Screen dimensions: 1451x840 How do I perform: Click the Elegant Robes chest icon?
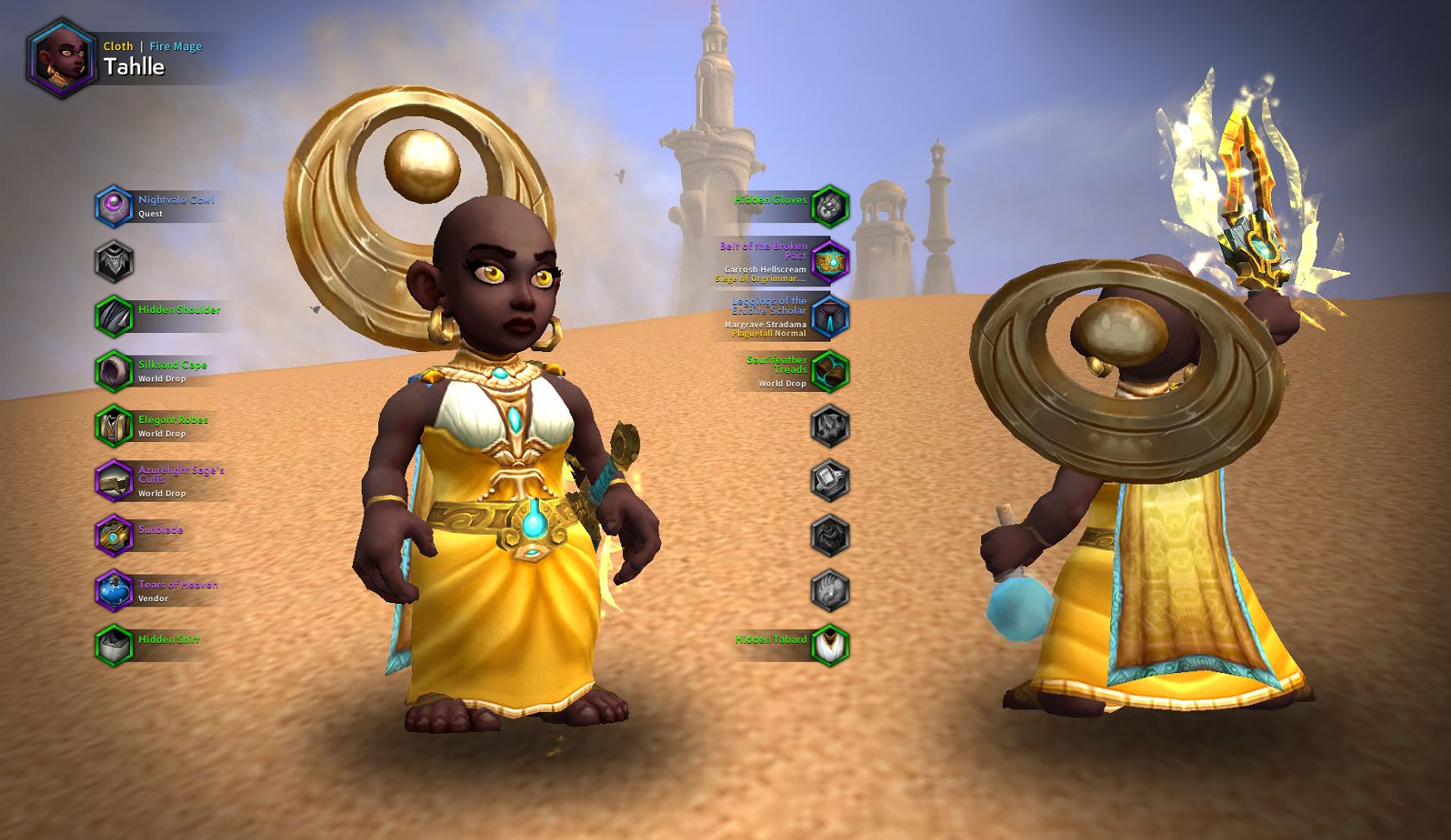pos(116,426)
